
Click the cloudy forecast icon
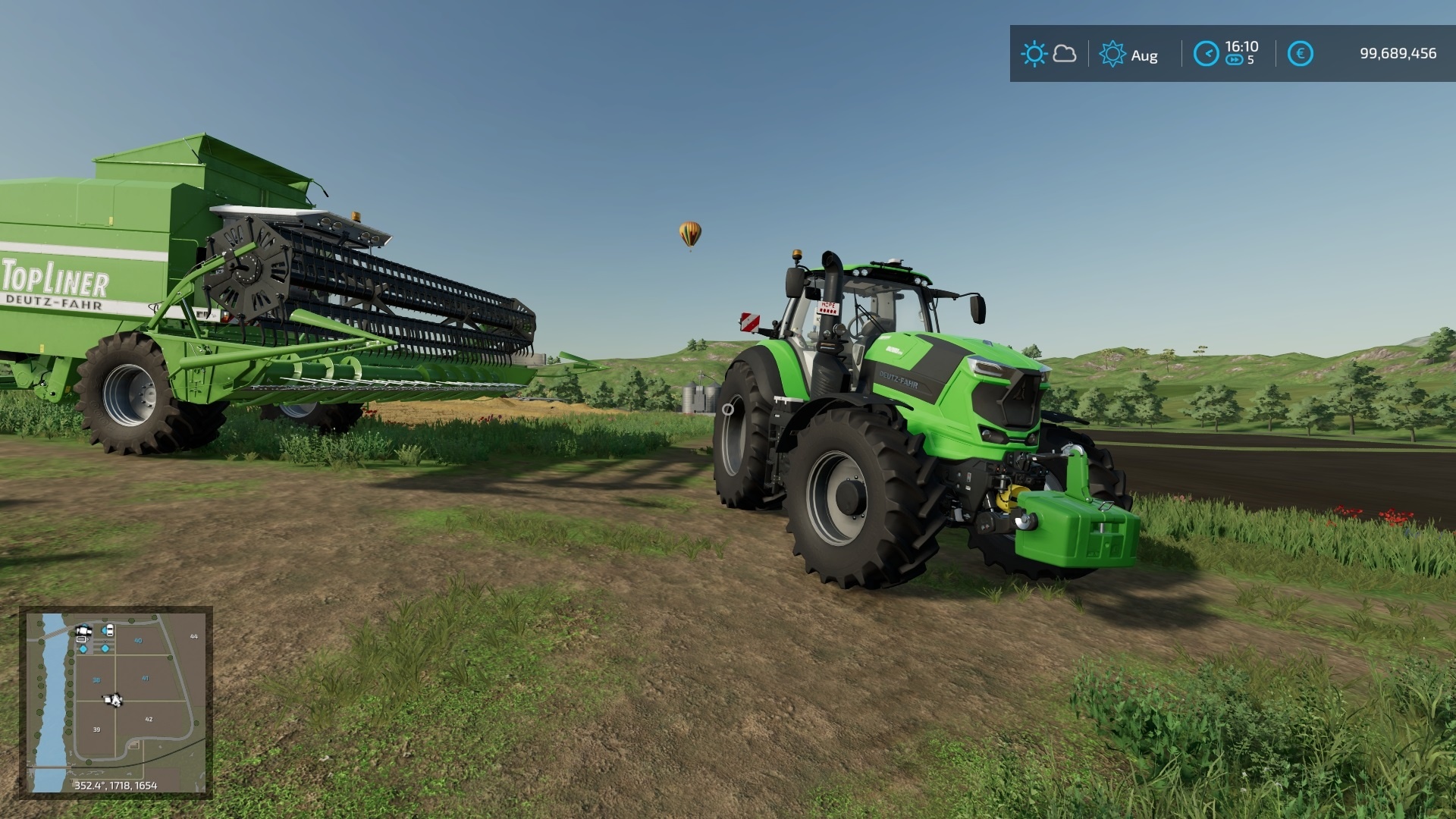(1065, 55)
